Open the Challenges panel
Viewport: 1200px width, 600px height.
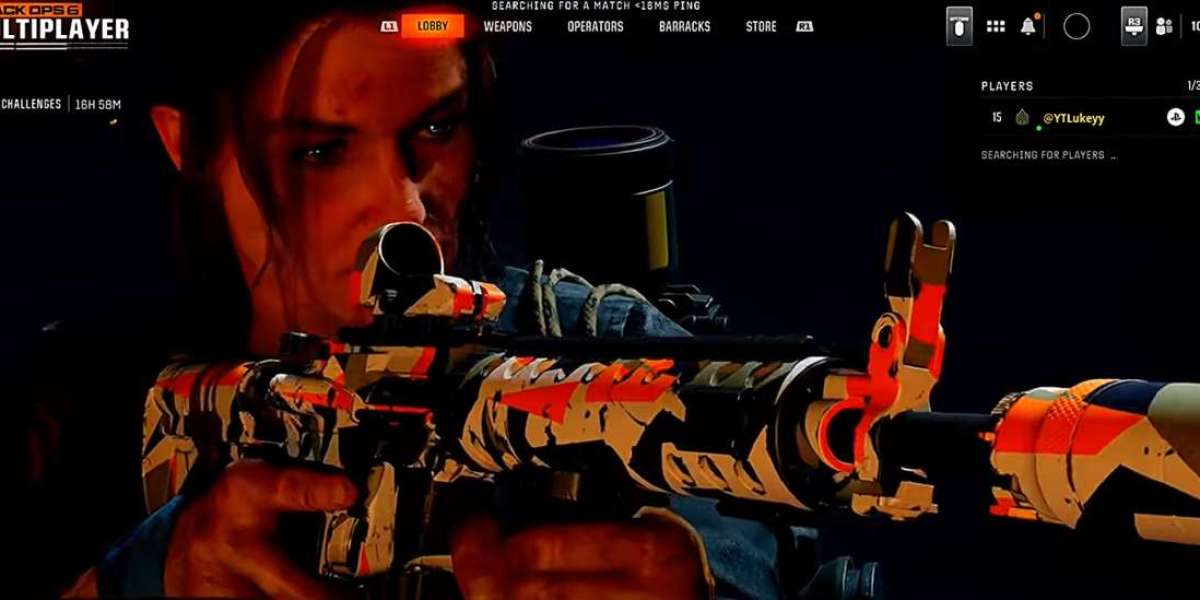[32, 104]
